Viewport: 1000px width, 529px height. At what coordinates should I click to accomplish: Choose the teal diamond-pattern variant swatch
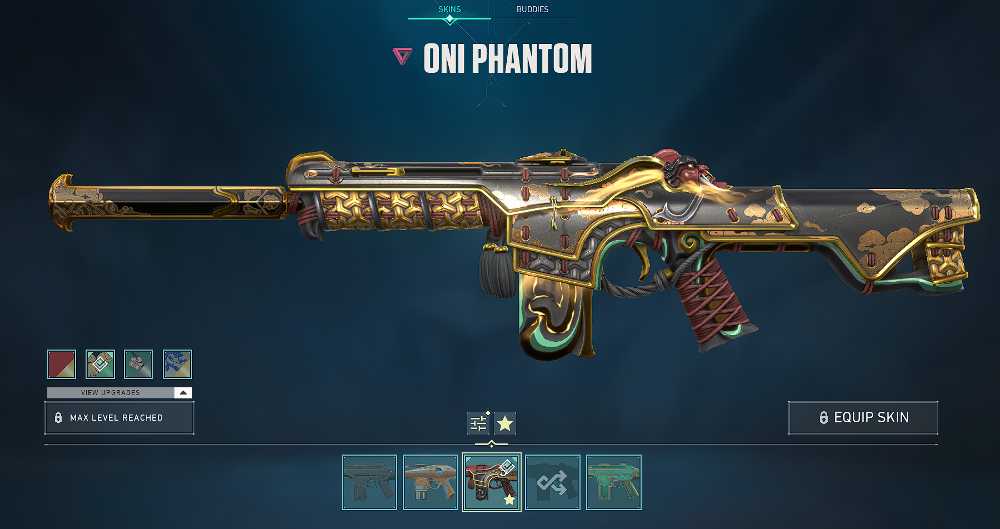[x=100, y=364]
